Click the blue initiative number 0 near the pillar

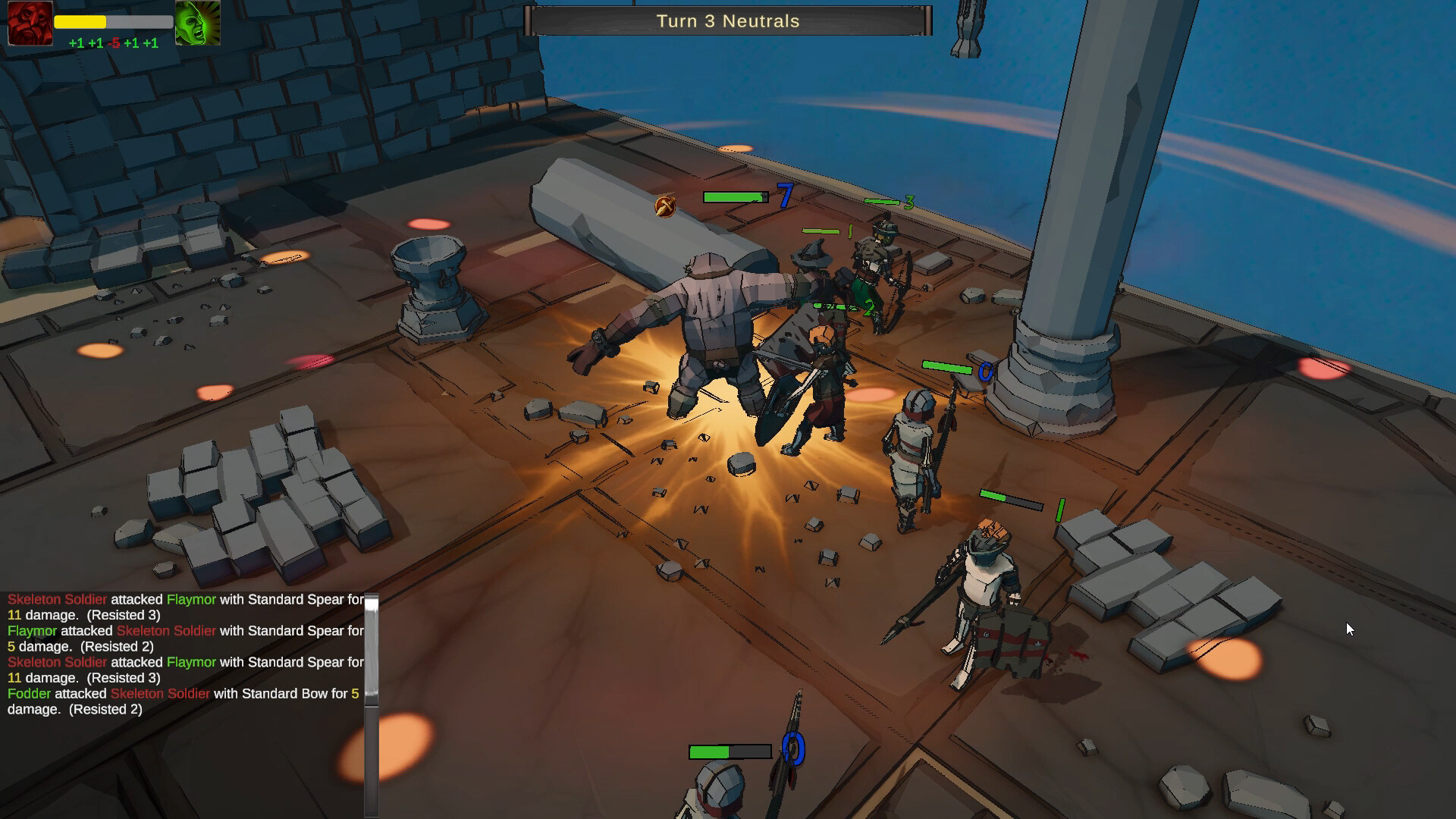pyautogui.click(x=985, y=372)
